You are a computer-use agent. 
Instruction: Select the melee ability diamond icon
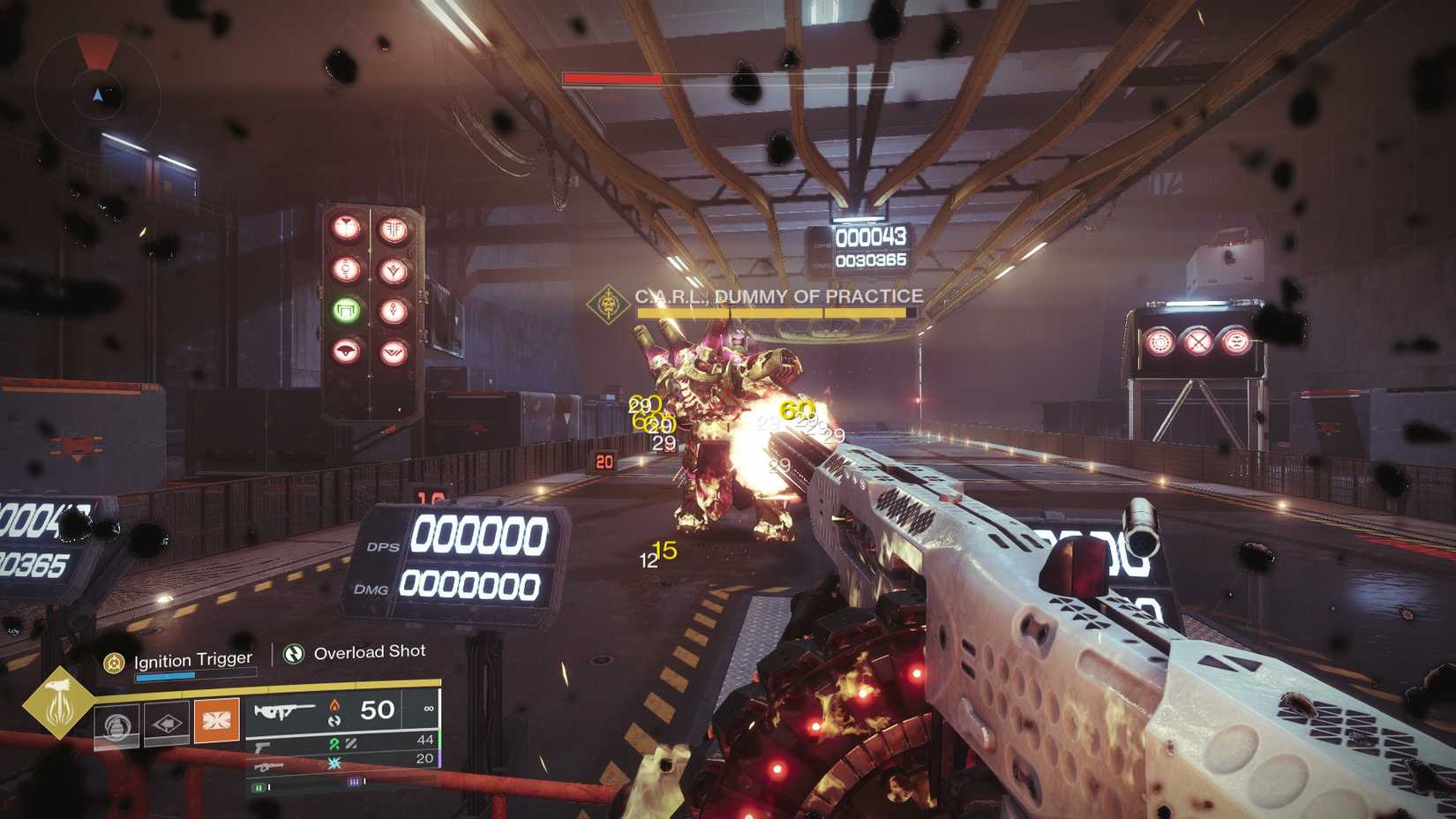click(166, 724)
